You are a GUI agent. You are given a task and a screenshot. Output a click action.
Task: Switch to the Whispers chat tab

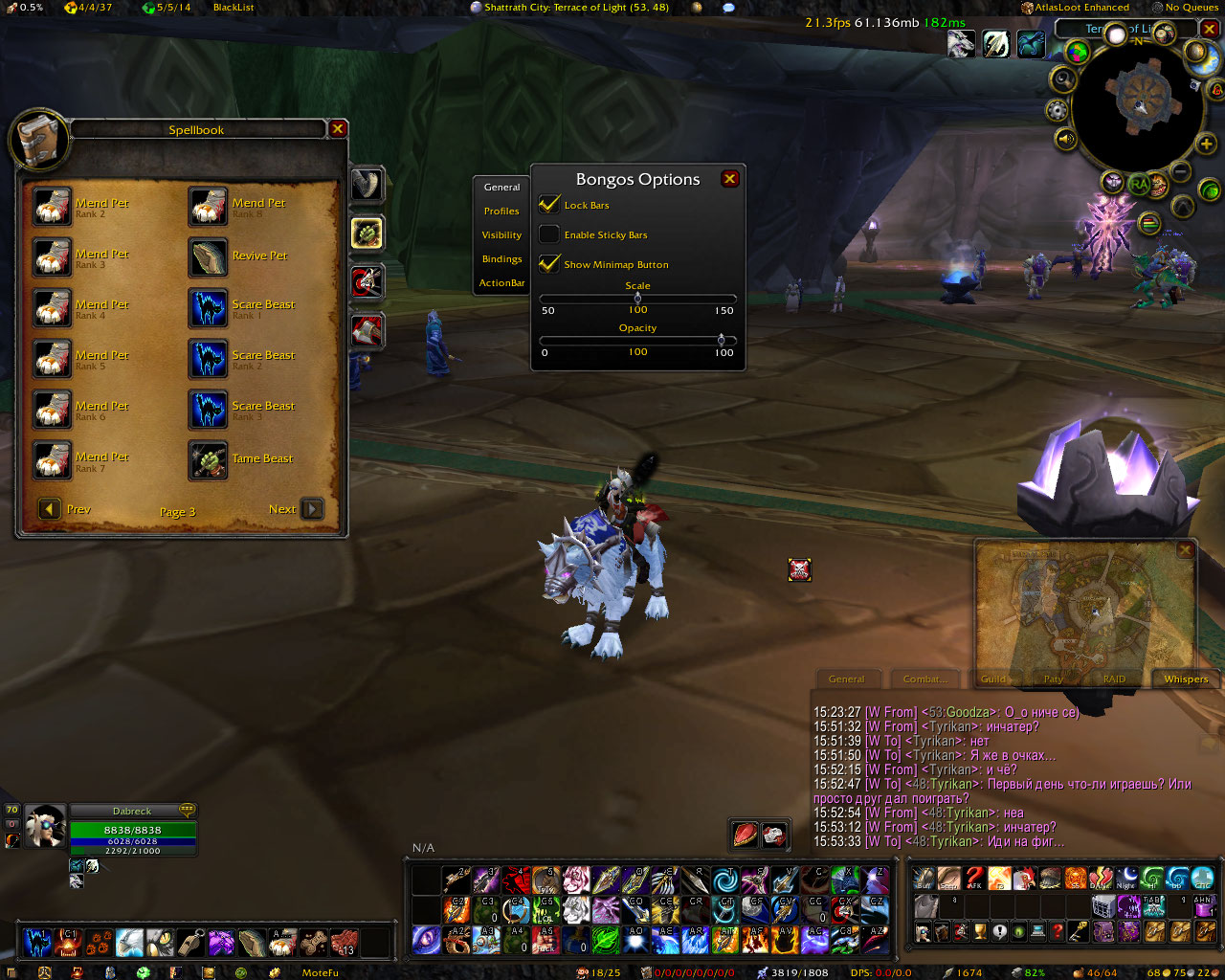tap(1186, 679)
